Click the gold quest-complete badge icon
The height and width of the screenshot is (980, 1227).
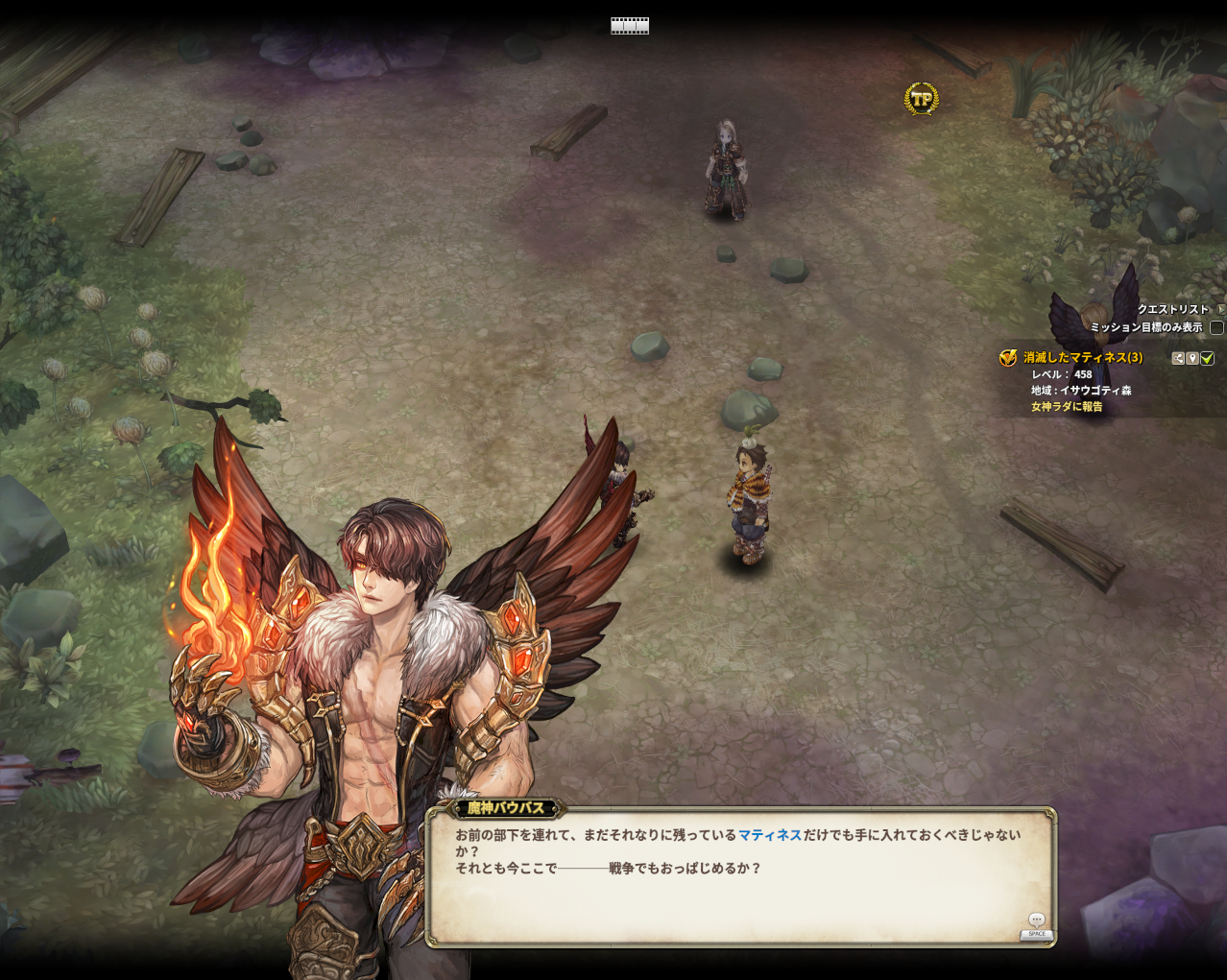[1008, 358]
